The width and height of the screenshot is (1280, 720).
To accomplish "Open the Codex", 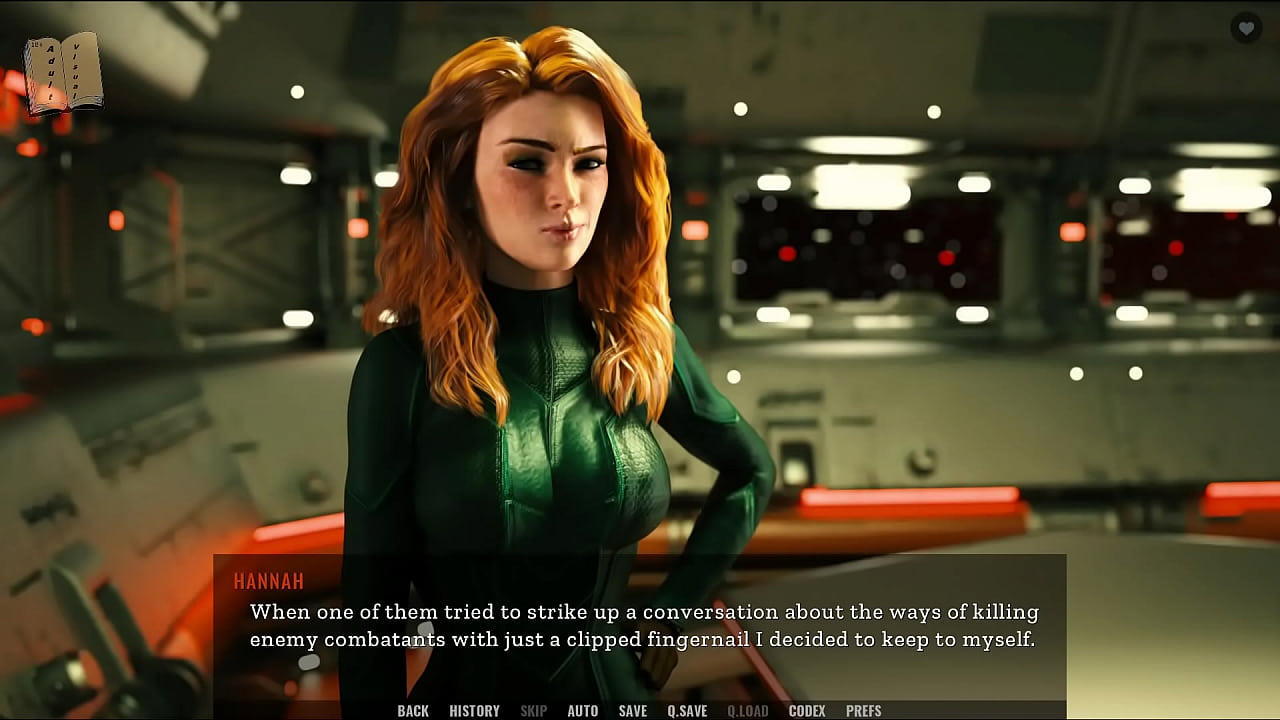I will click(807, 711).
